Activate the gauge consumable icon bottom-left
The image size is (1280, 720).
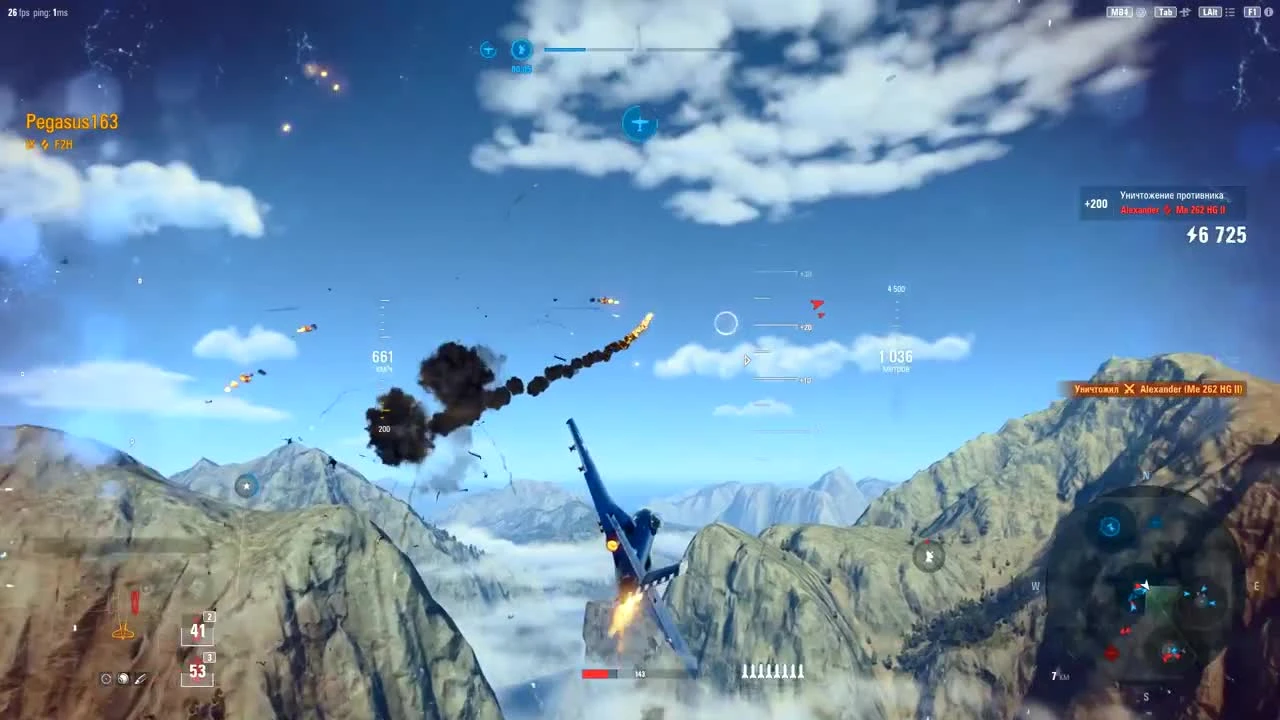[x=105, y=678]
